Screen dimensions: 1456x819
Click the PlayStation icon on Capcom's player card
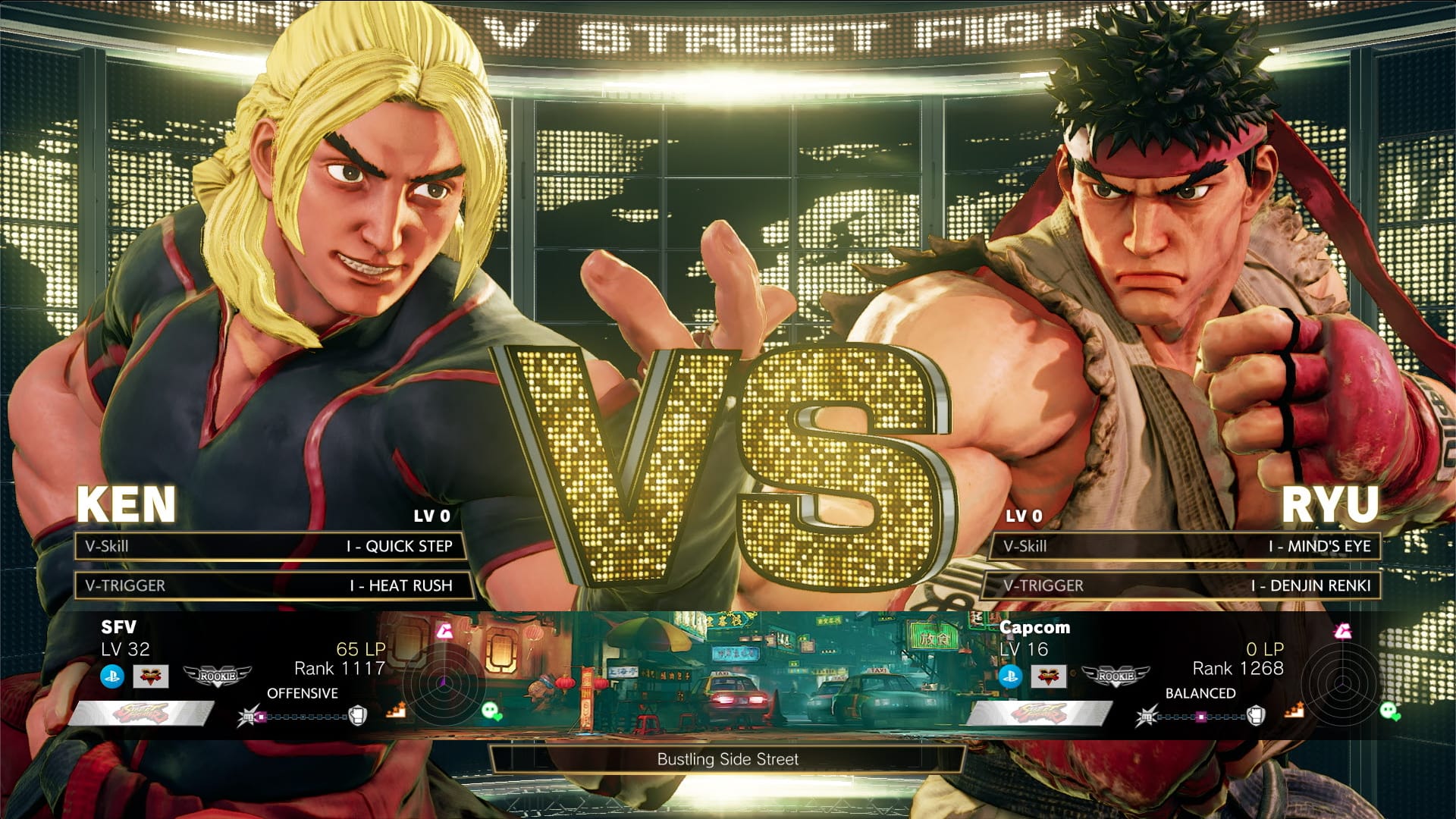point(1011,677)
